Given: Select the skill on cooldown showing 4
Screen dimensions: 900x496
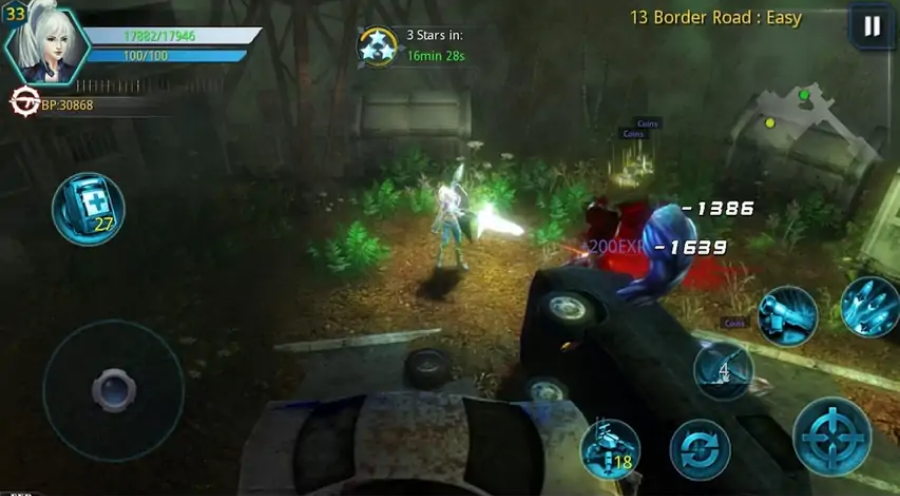Looking at the screenshot, I should pos(723,371).
